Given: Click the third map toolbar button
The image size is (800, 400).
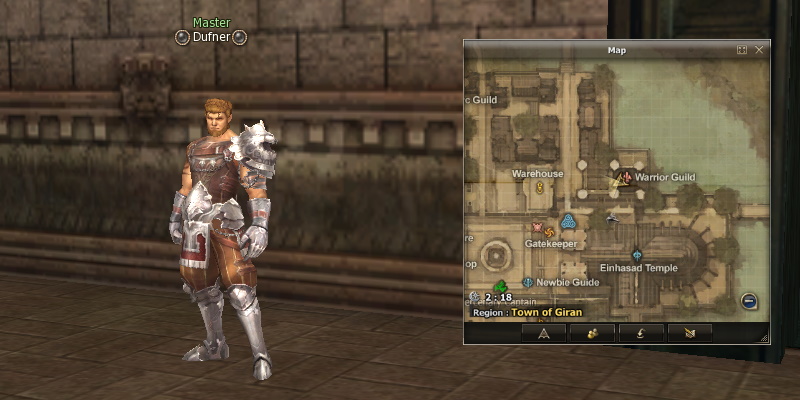Looking at the screenshot, I should (x=639, y=333).
